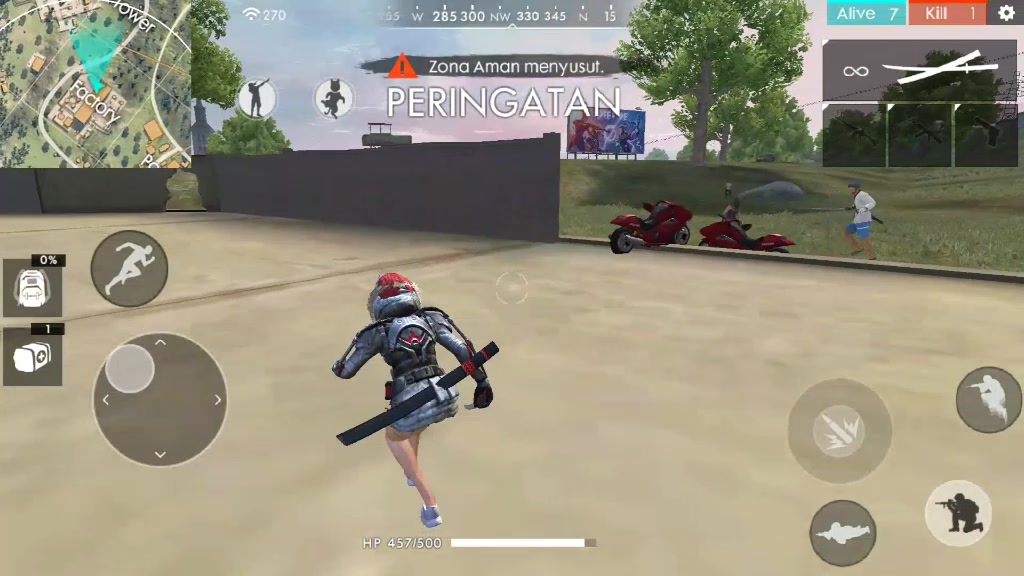Toggle the prone stance button
The height and width of the screenshot is (576, 1024).
point(842,533)
